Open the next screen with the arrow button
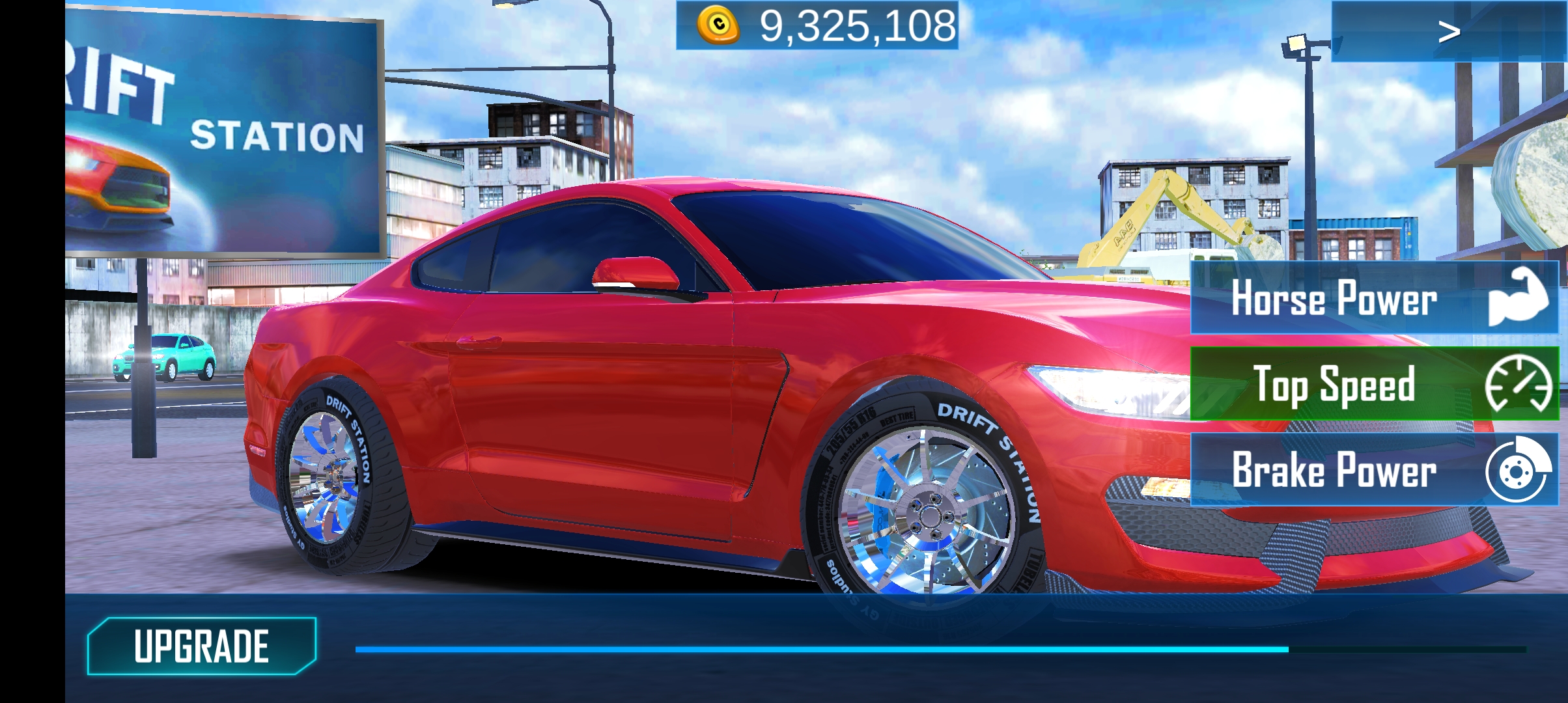 [x=1448, y=31]
